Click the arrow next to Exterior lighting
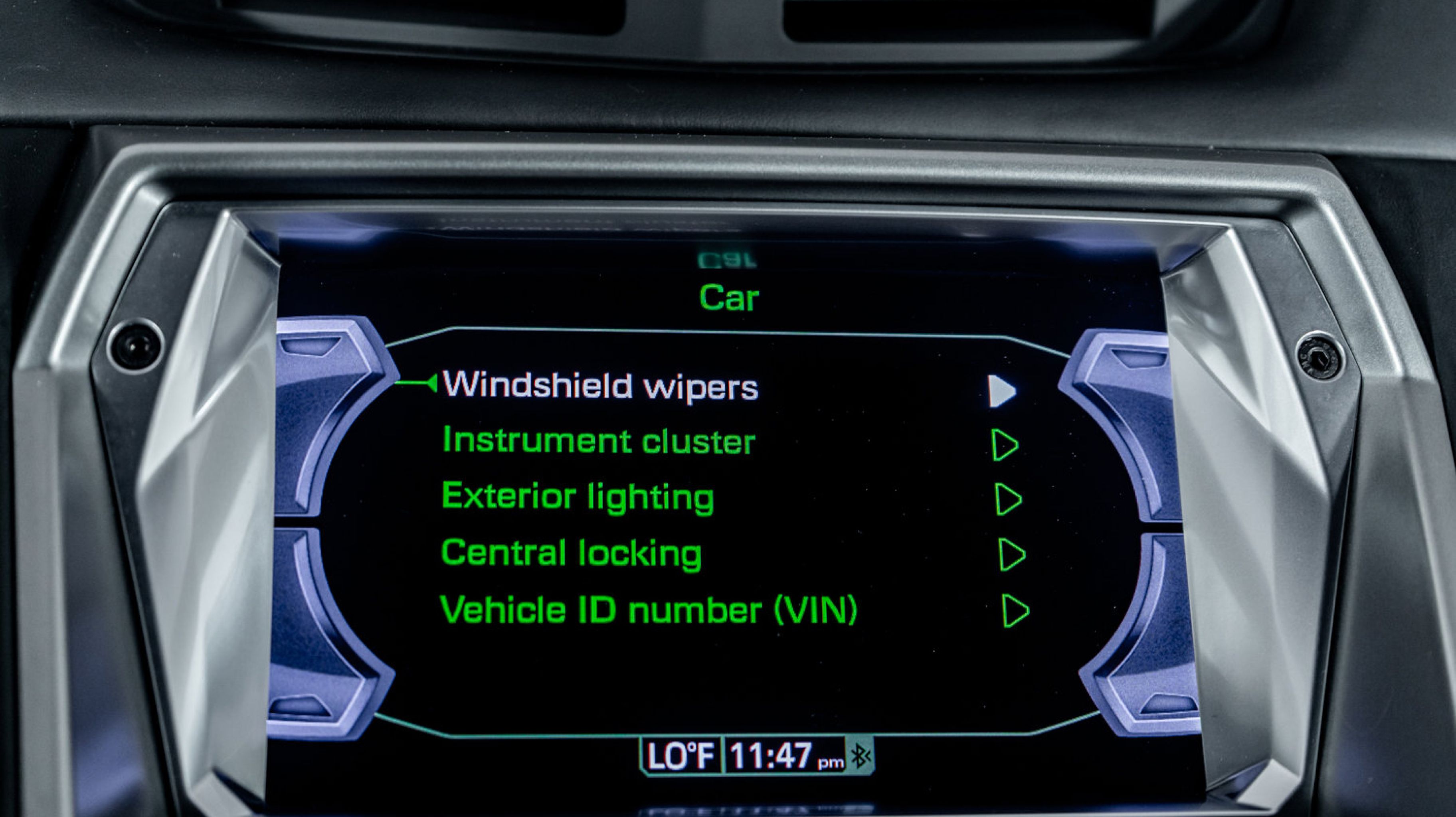Image resolution: width=1456 pixels, height=817 pixels. [x=1008, y=499]
